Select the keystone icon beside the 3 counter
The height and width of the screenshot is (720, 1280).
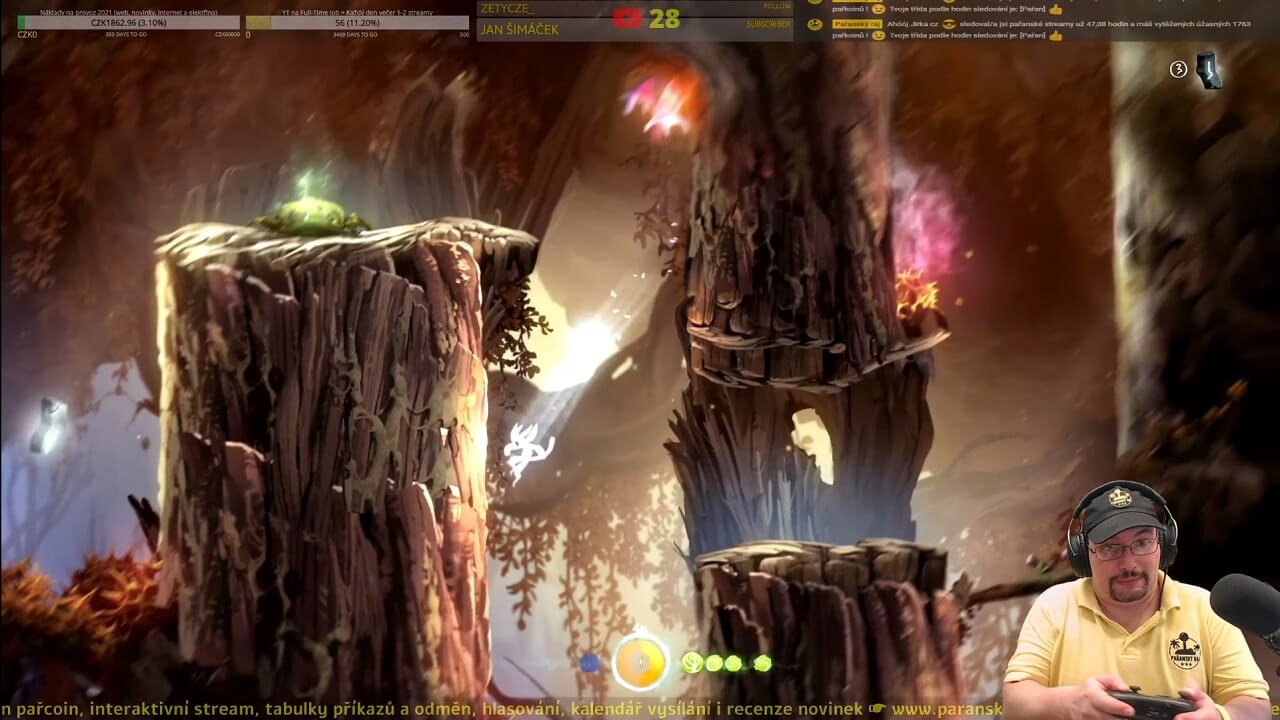coord(1209,70)
